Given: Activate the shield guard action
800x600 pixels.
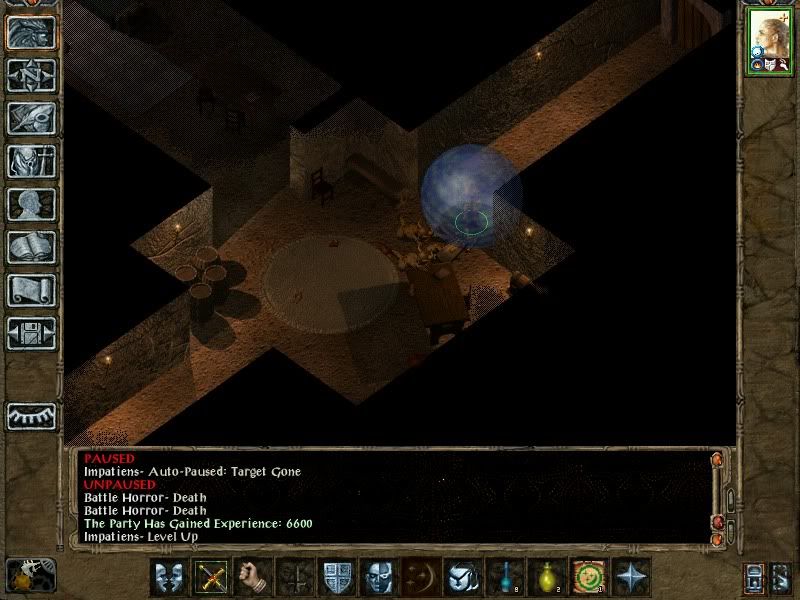Looking at the screenshot, I should click(336, 577).
